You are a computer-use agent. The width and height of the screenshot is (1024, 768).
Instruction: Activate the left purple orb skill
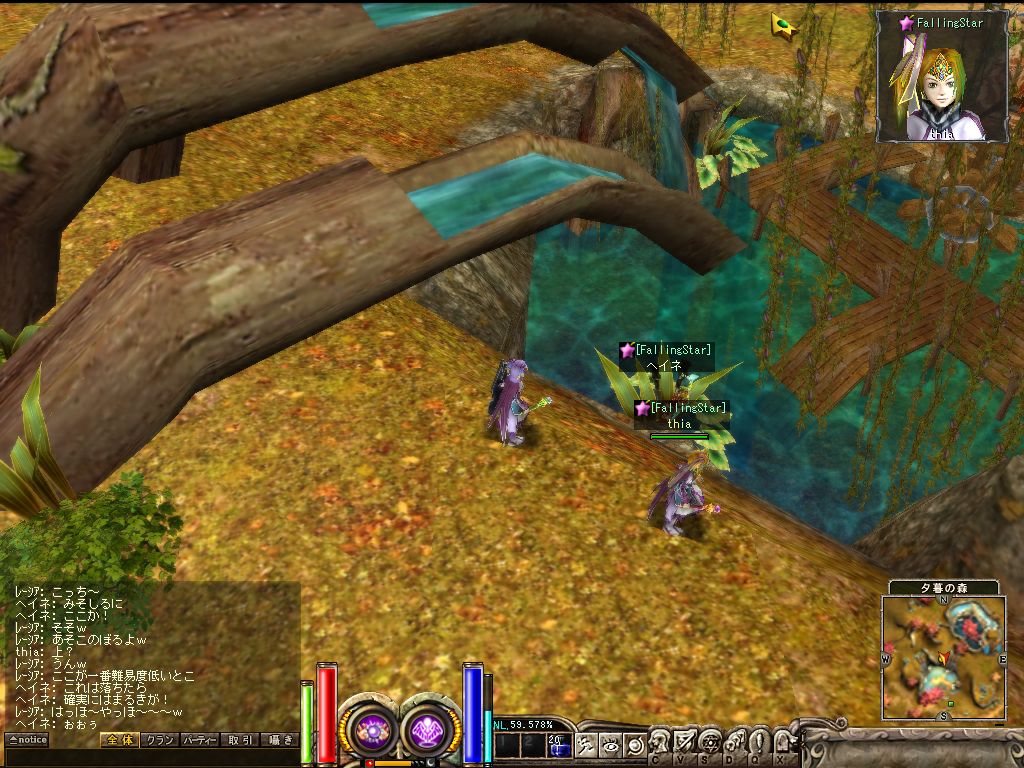click(372, 730)
